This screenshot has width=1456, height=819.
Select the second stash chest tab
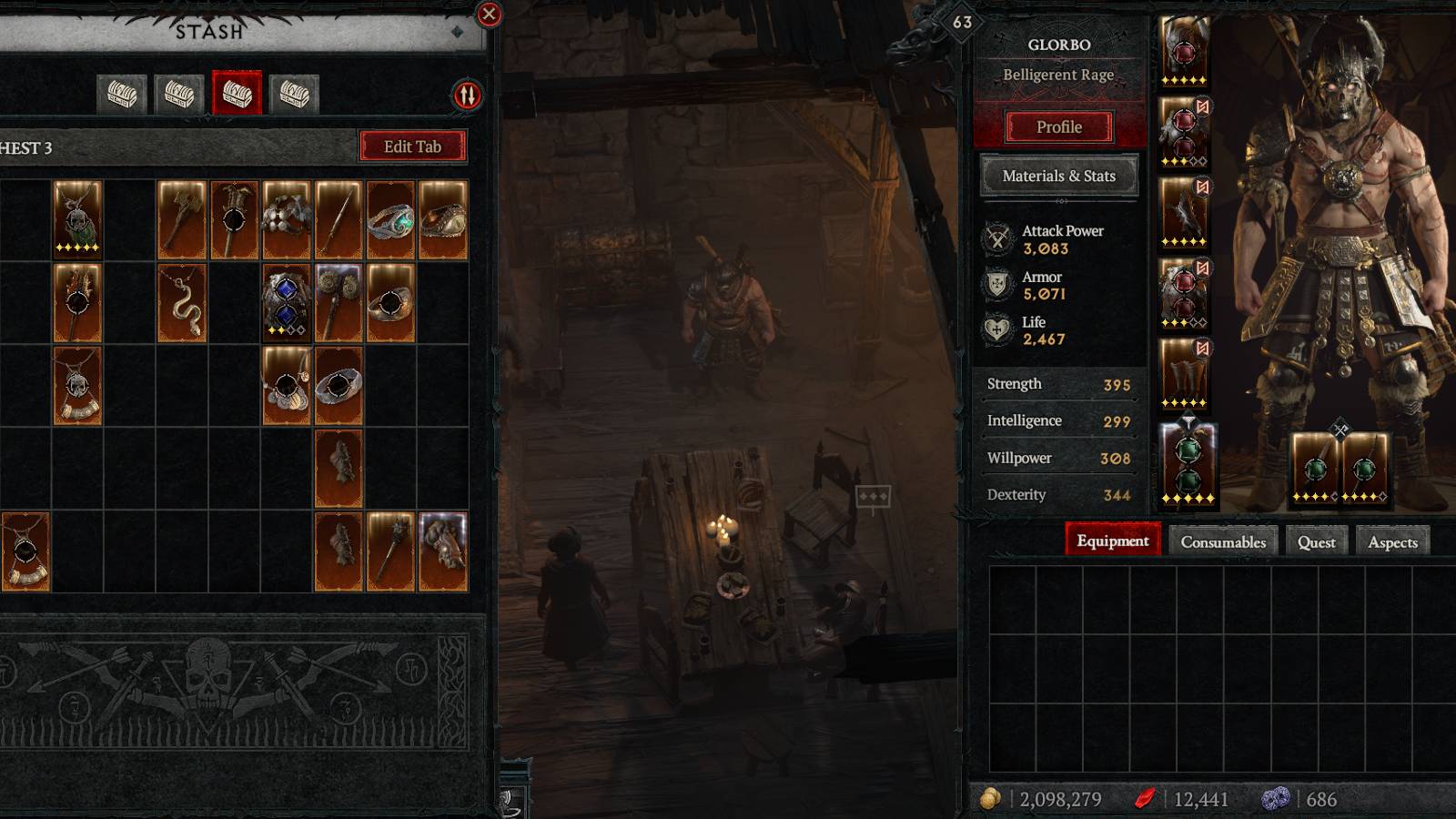click(180, 93)
